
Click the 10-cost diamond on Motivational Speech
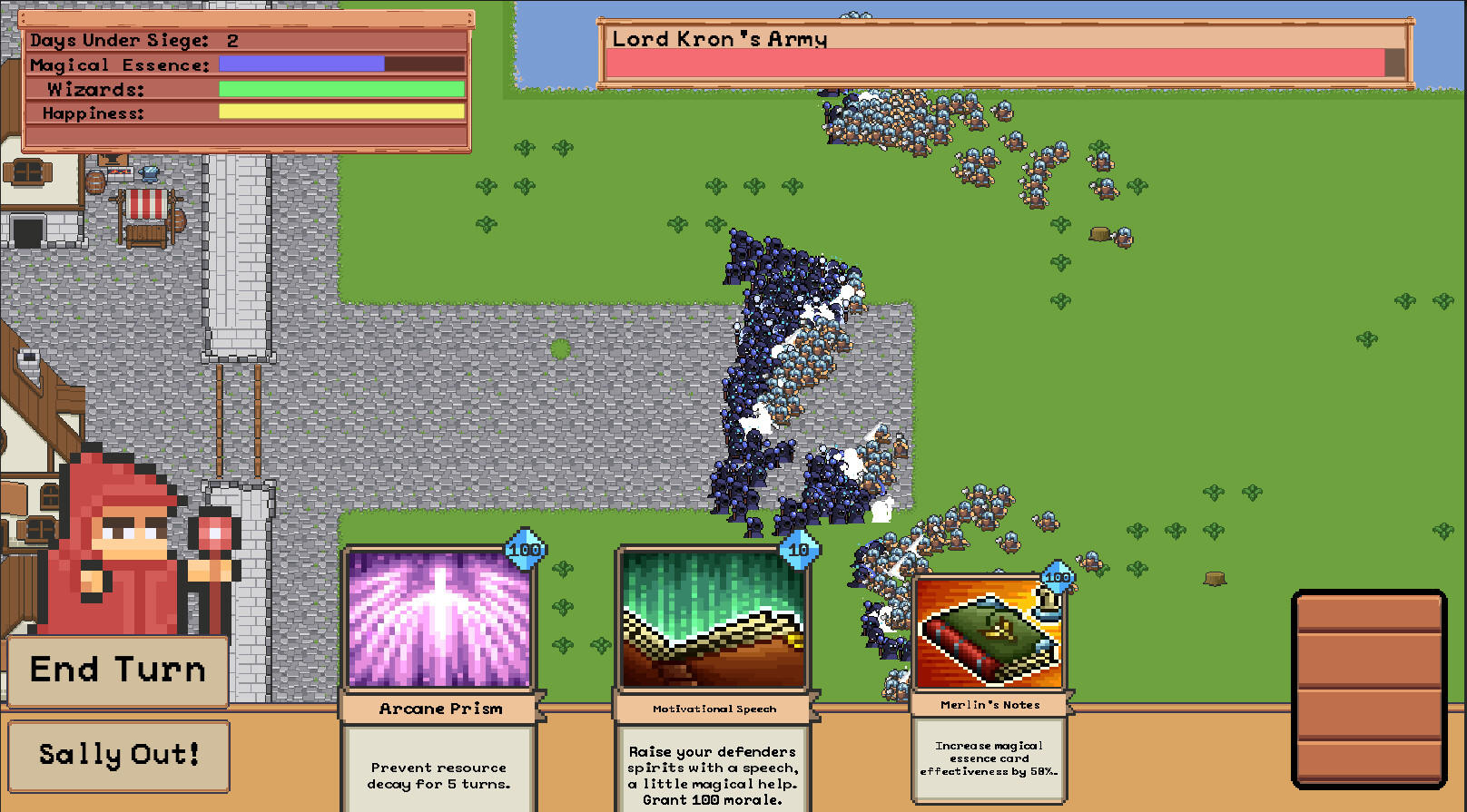pyautogui.click(x=801, y=548)
